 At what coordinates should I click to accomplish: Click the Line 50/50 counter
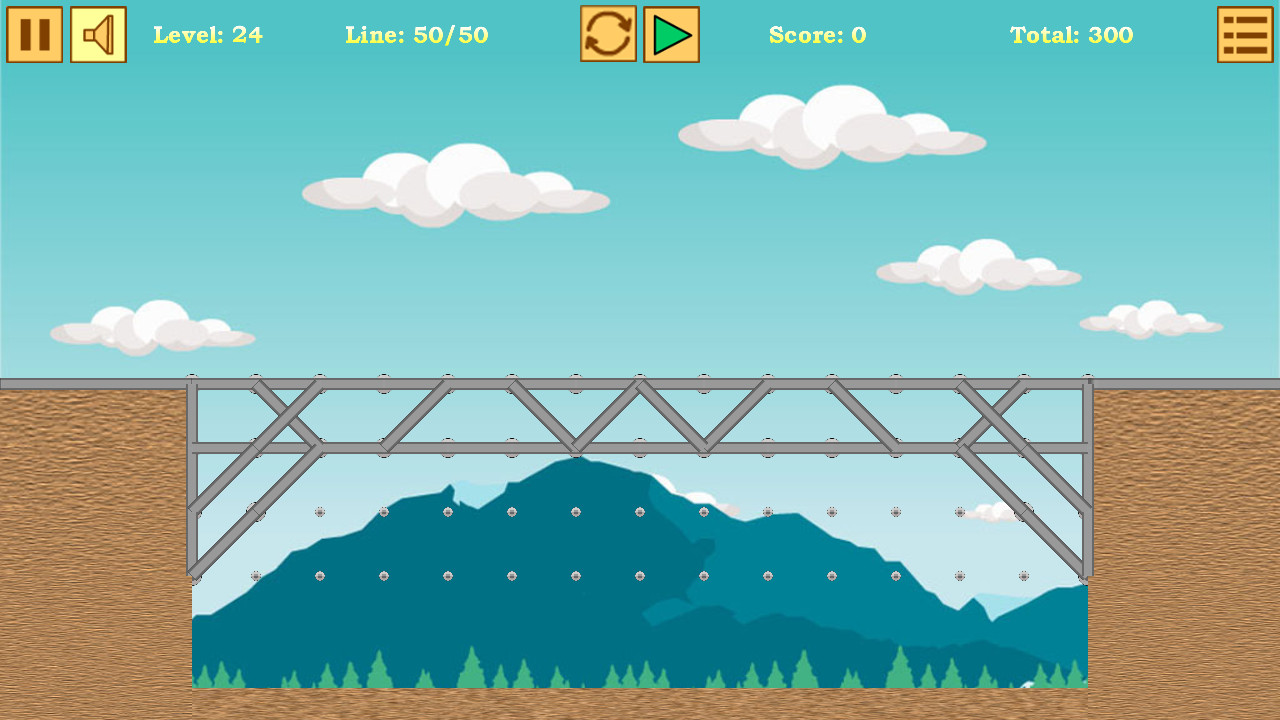click(416, 35)
